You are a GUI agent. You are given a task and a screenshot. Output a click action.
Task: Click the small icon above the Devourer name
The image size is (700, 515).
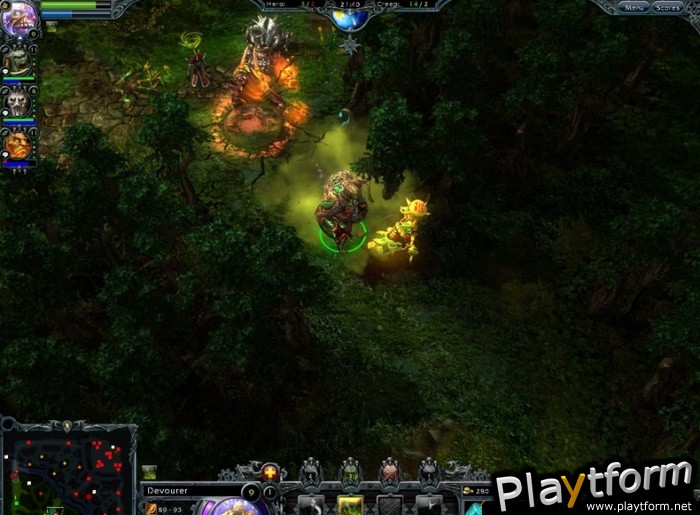(149, 472)
